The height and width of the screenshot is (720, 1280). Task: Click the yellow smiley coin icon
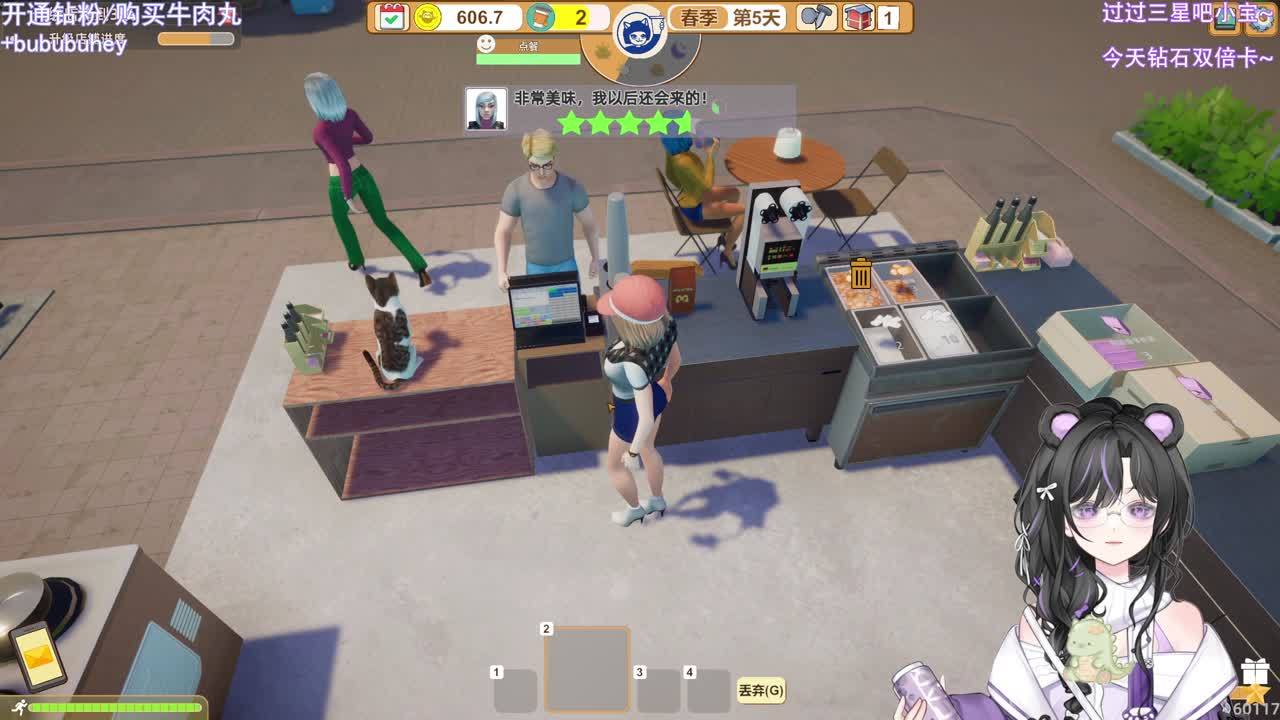pyautogui.click(x=428, y=17)
